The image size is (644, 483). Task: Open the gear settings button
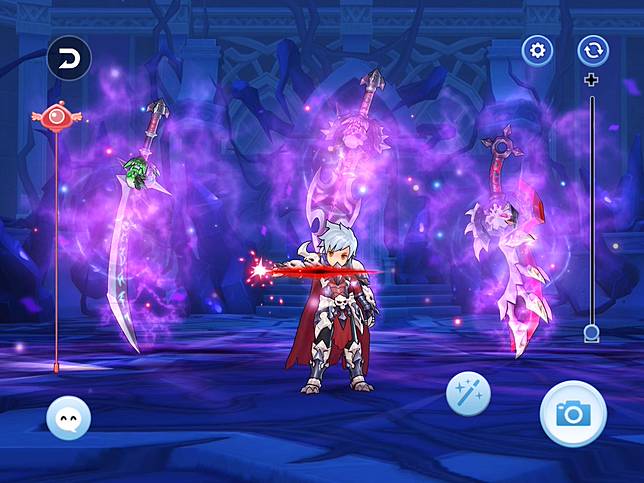coord(537,51)
